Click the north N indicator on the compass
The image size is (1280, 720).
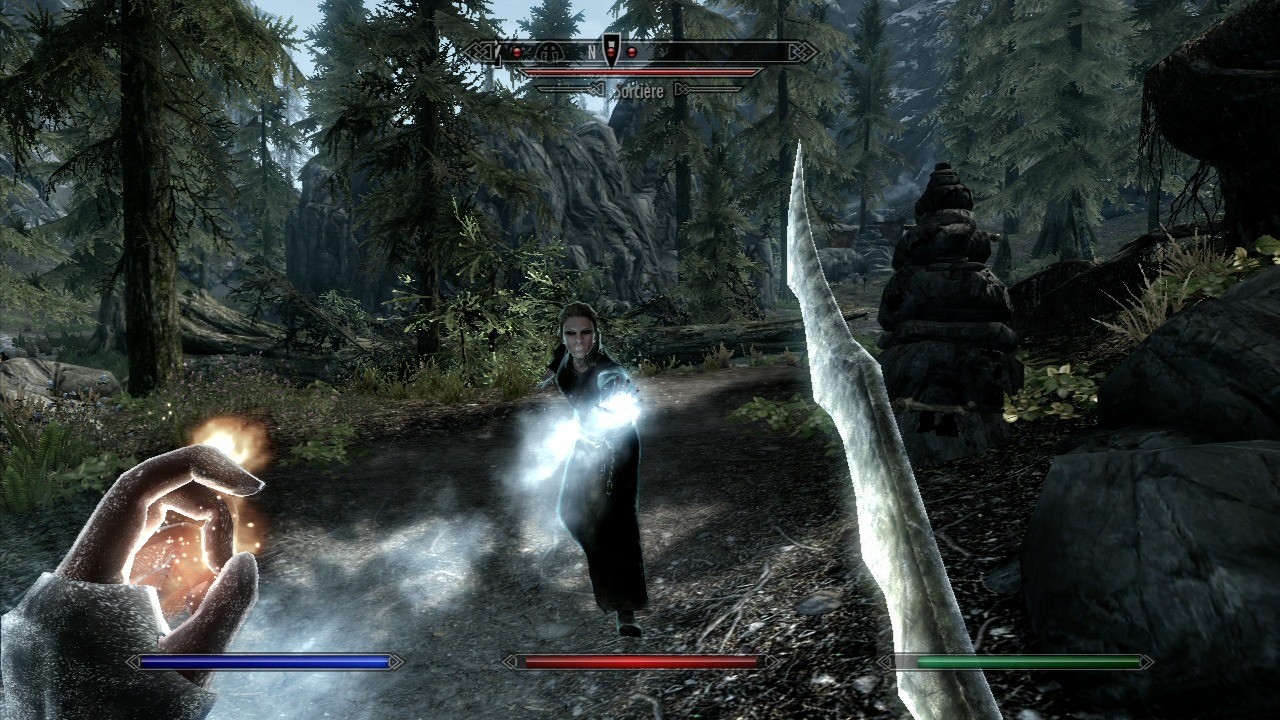tap(592, 51)
